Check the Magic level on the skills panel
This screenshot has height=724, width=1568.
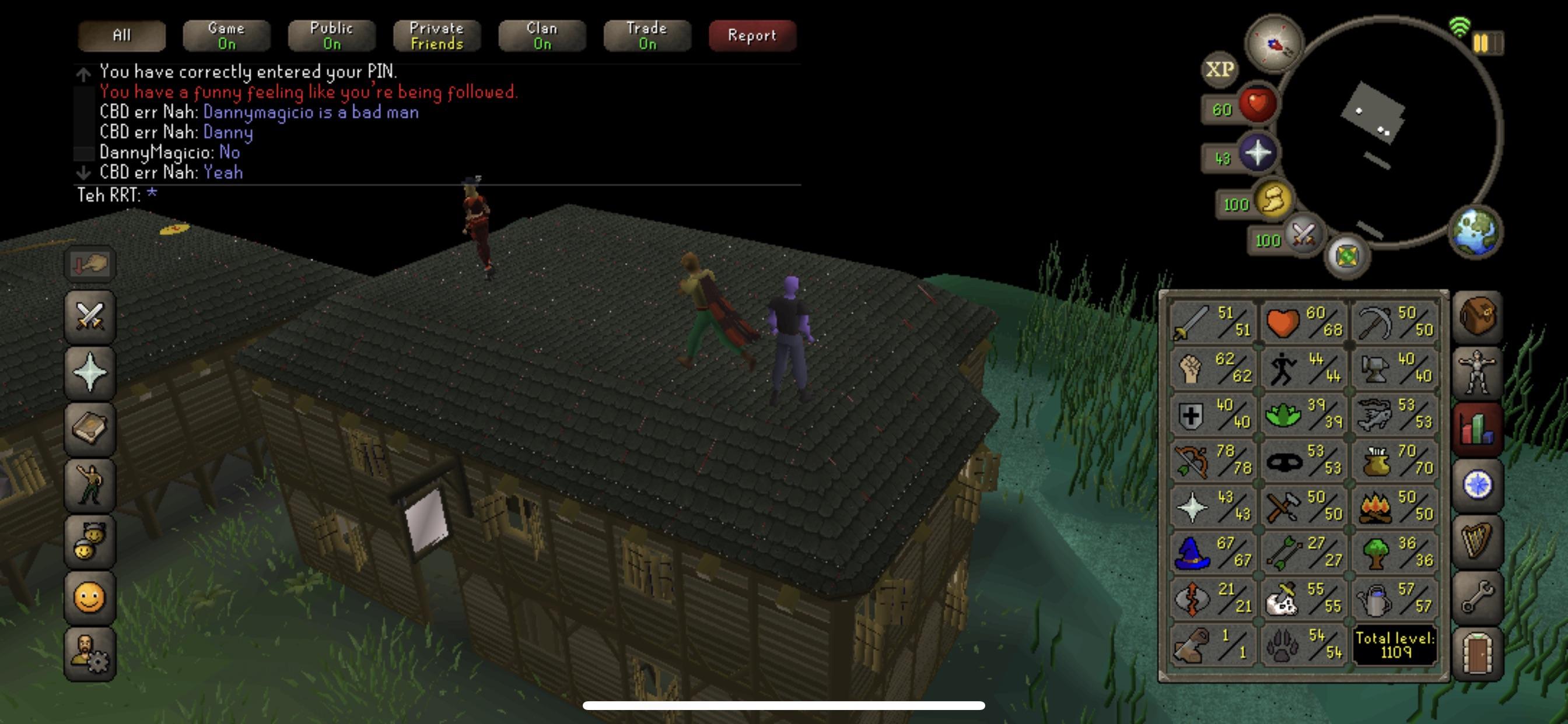(1214, 552)
